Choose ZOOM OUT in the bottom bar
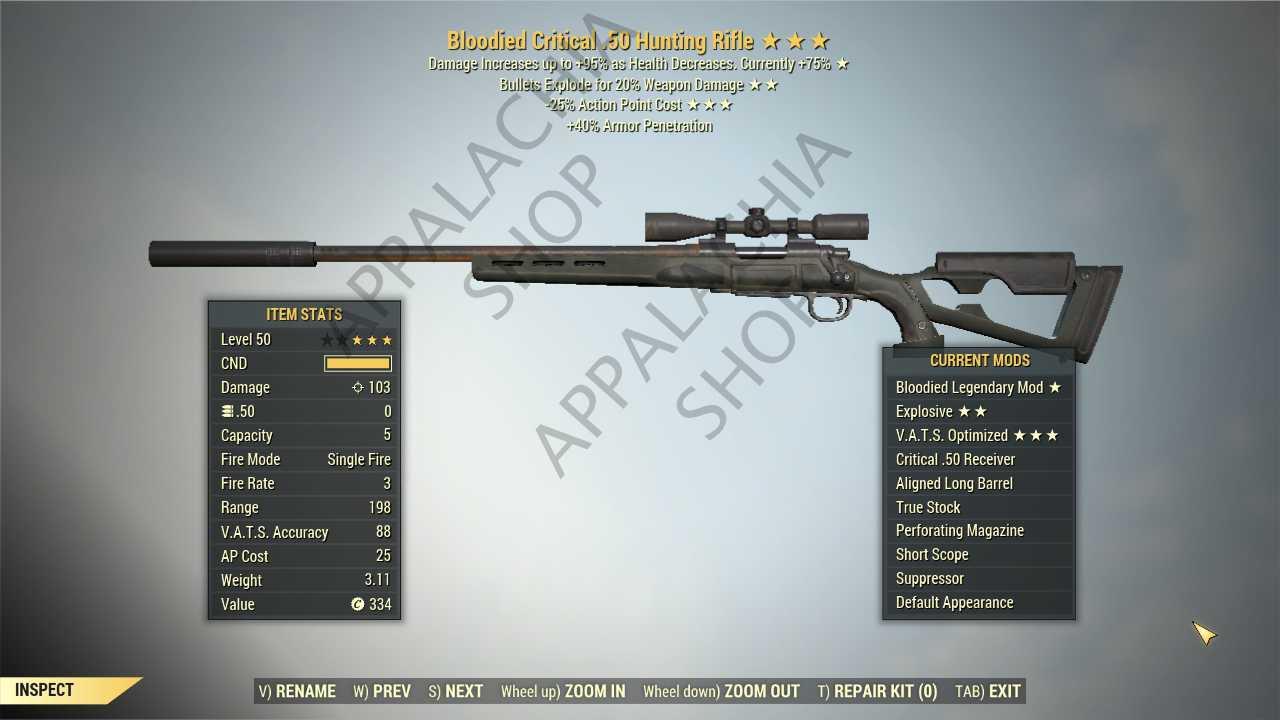Image resolution: width=1280 pixels, height=720 pixels. click(x=721, y=691)
